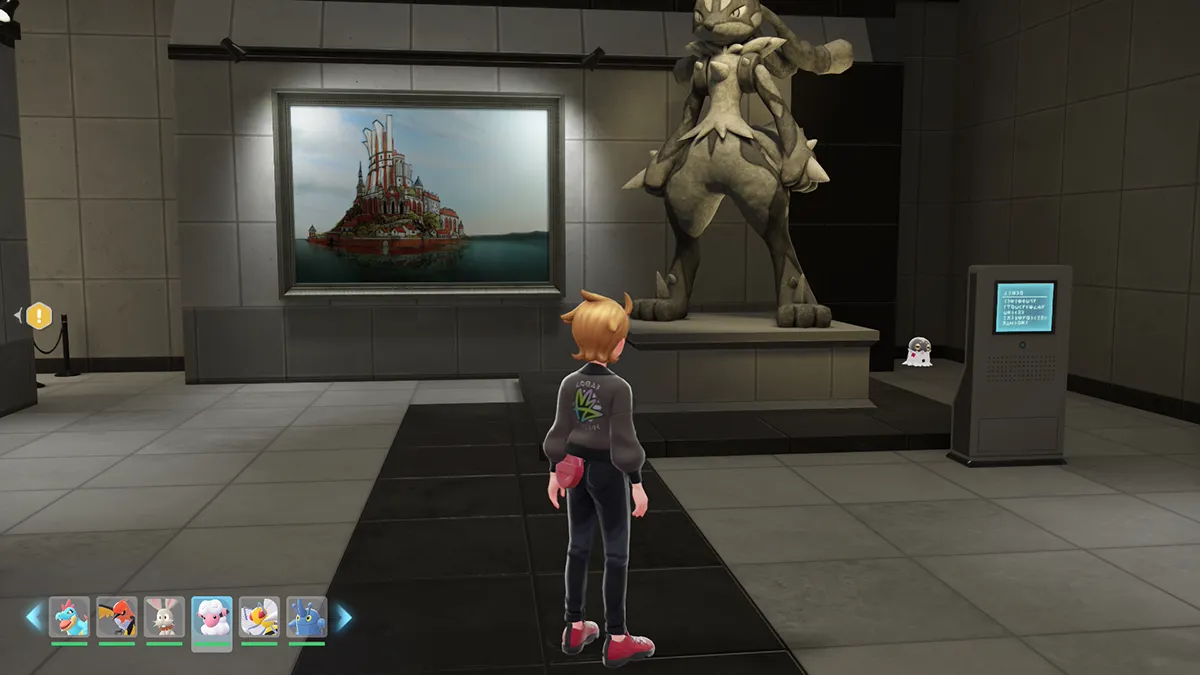This screenshot has width=1200, height=675.
Task: Choose the Fletchinder party slot
Action: tap(117, 617)
